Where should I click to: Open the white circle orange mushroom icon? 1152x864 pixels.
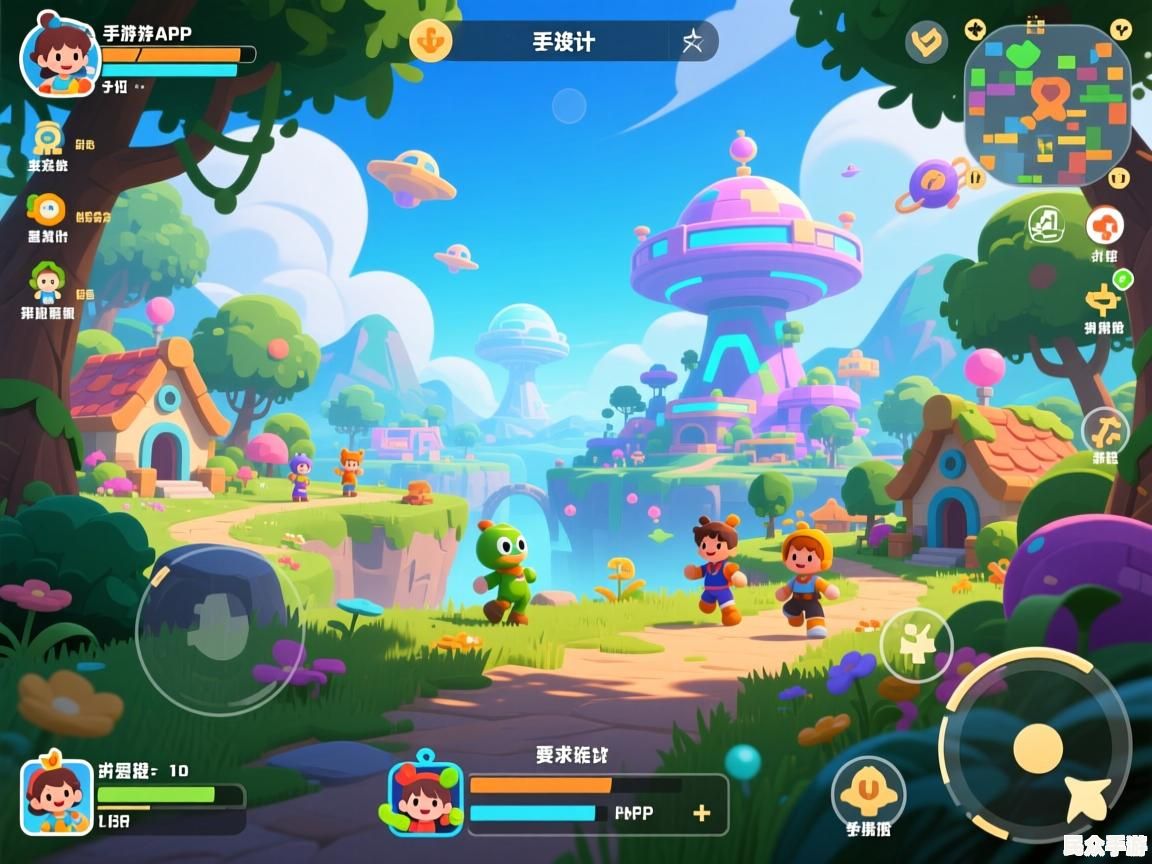coord(1105,225)
